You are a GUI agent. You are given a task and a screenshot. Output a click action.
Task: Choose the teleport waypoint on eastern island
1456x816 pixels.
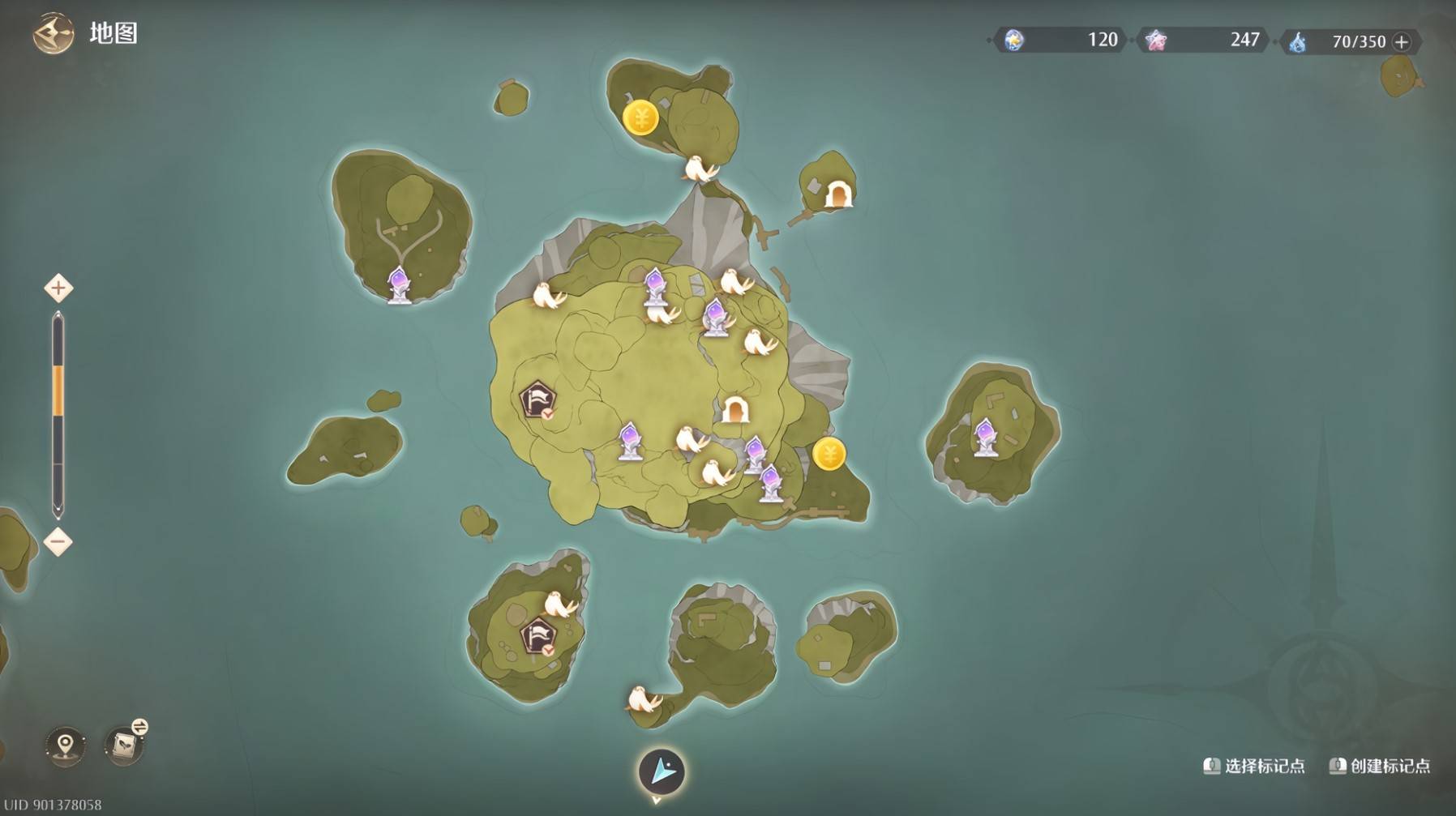(x=985, y=438)
